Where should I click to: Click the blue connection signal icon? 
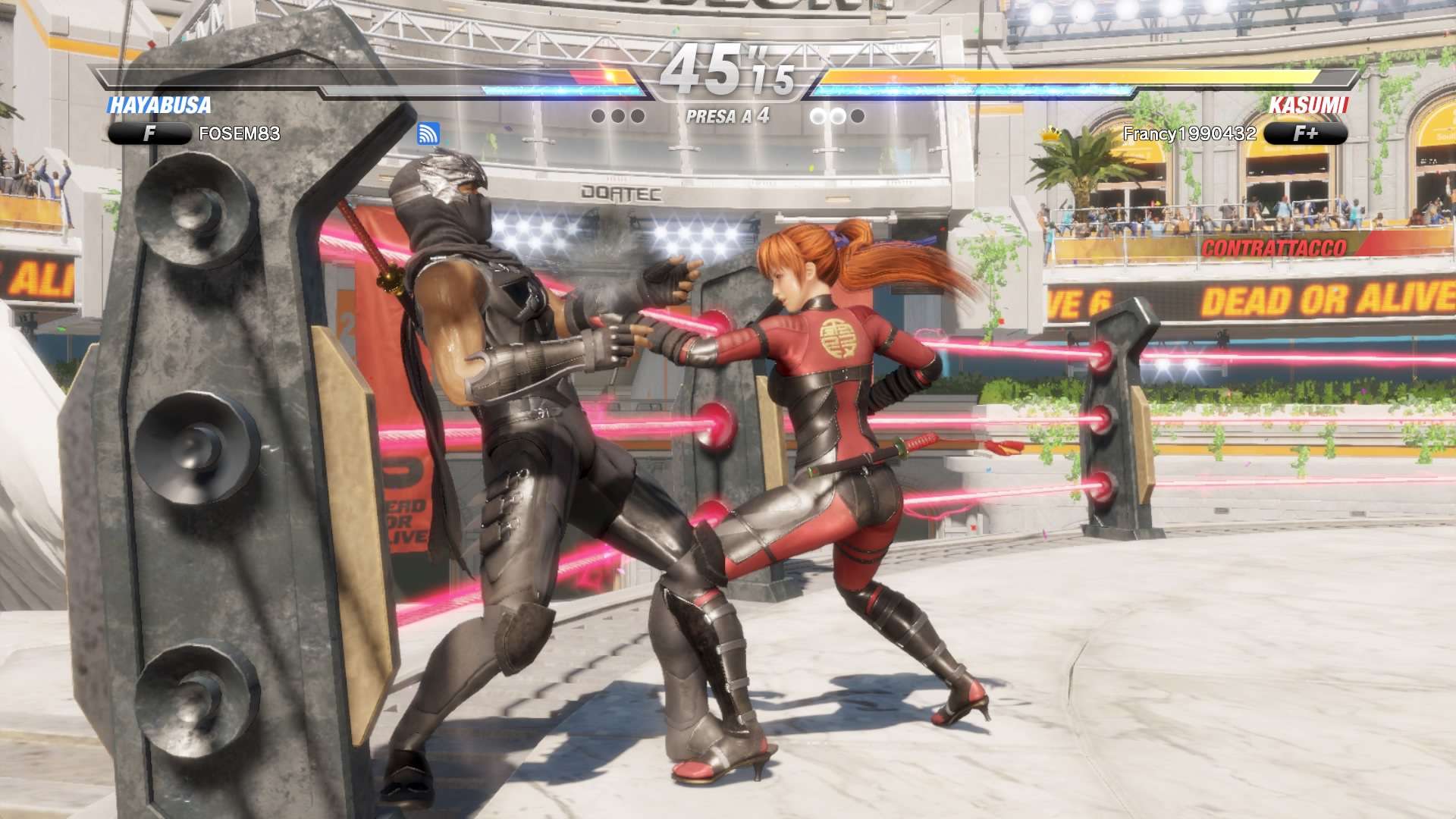(x=428, y=134)
